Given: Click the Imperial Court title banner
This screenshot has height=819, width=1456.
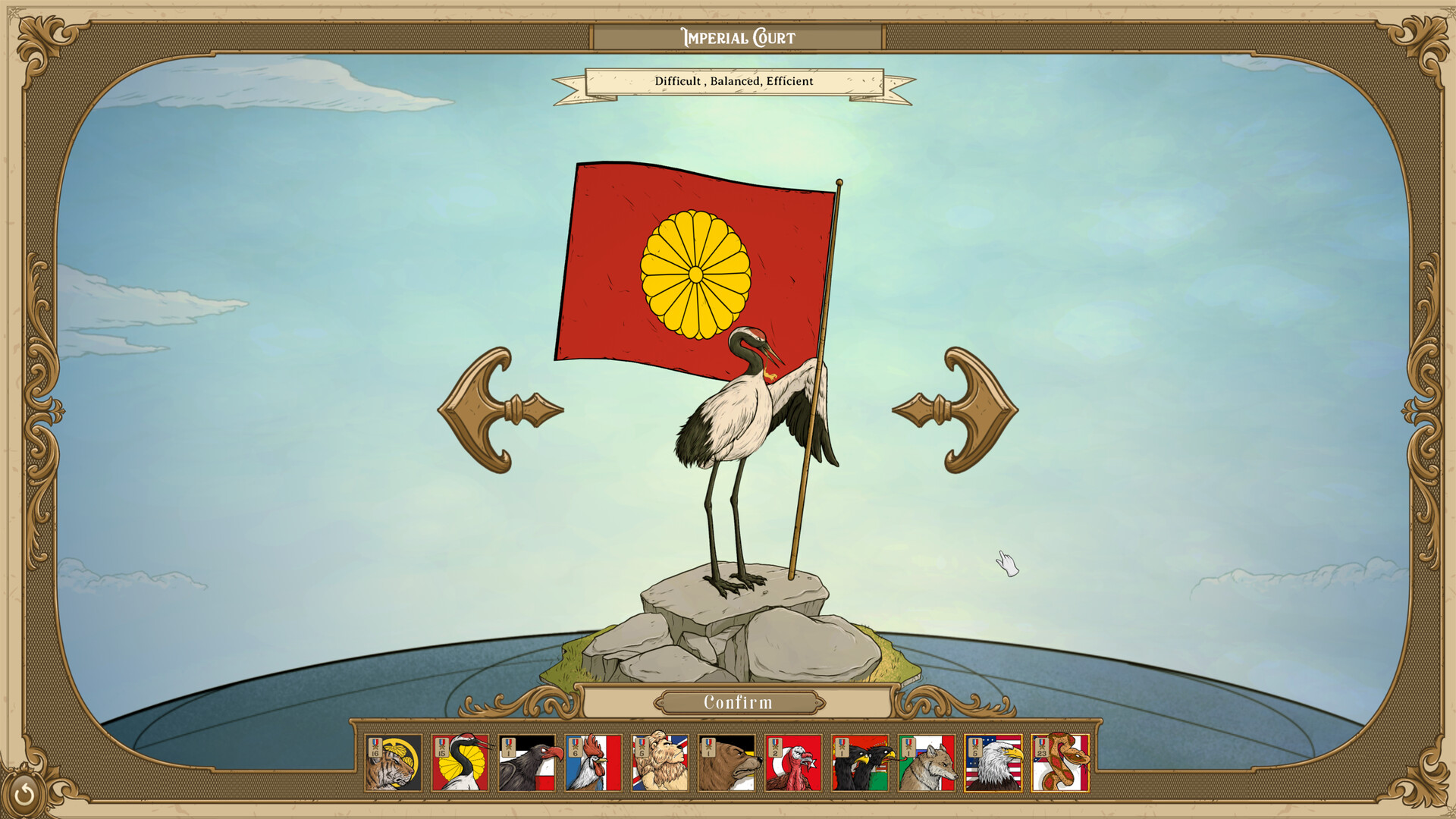Looking at the screenshot, I should (737, 35).
